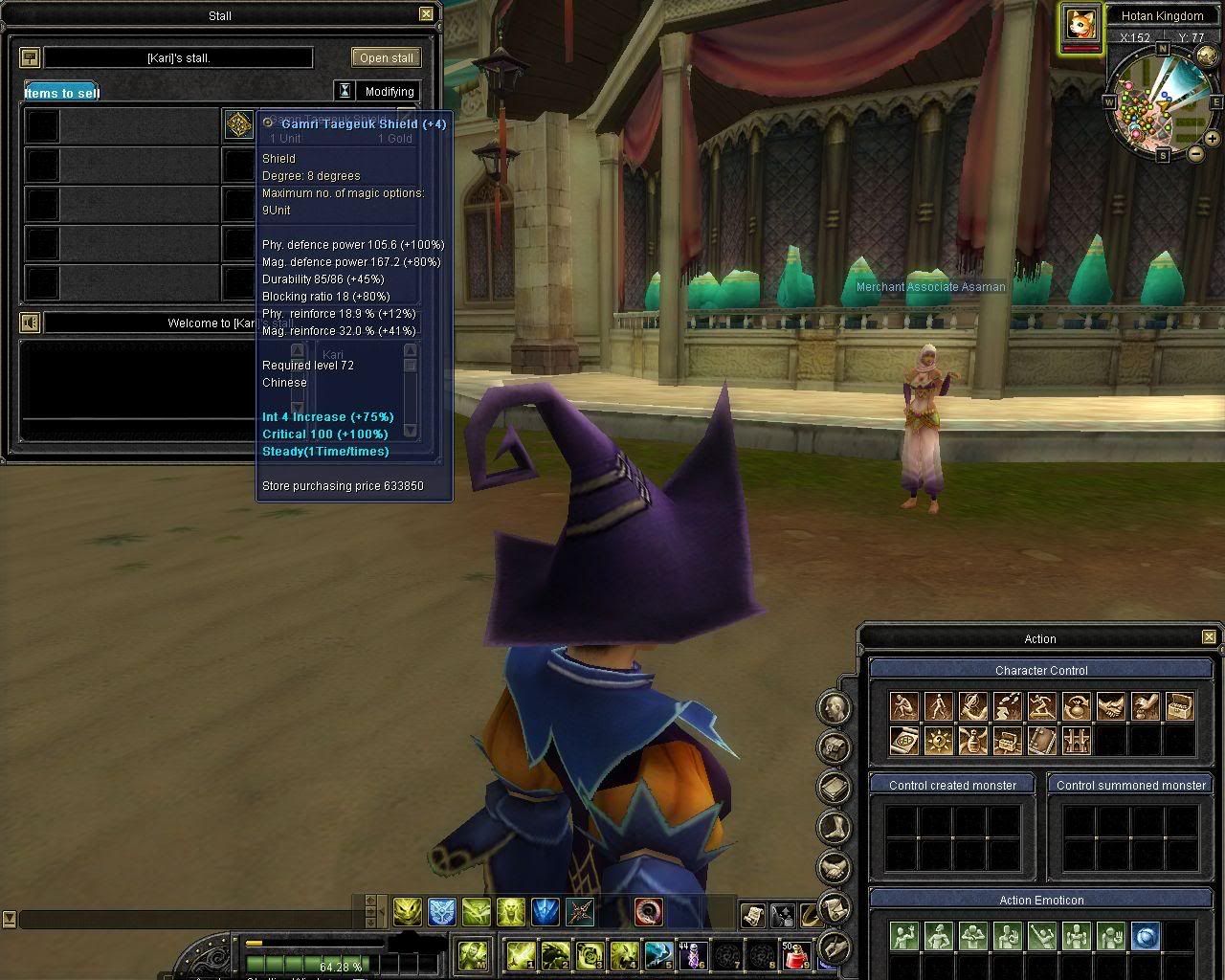Edit the stall name field
Image resolution: width=1225 pixels, height=980 pixels.
178,57
